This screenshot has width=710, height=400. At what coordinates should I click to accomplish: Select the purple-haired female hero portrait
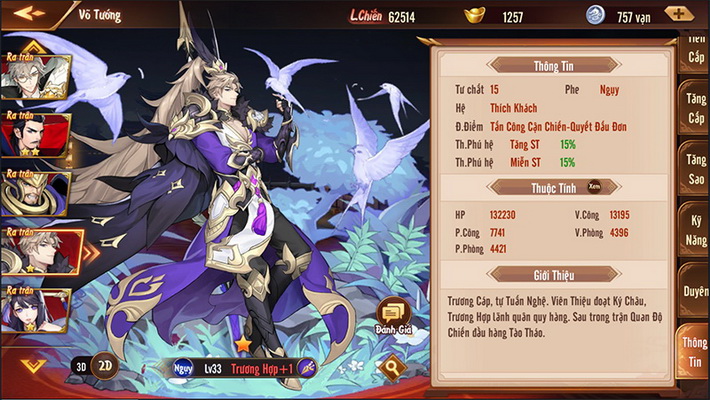pos(36,310)
